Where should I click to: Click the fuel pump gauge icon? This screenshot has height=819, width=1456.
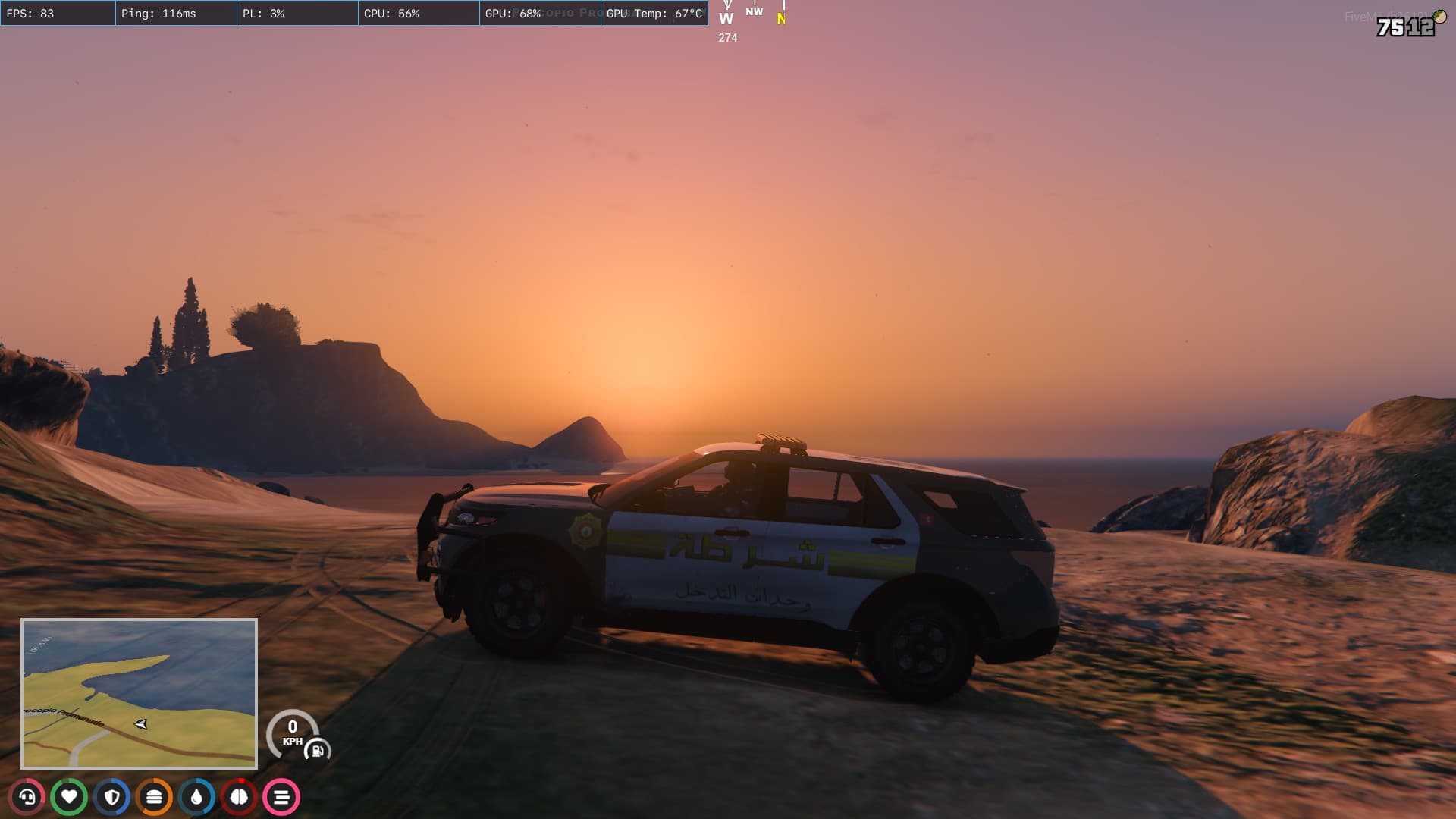tap(317, 751)
